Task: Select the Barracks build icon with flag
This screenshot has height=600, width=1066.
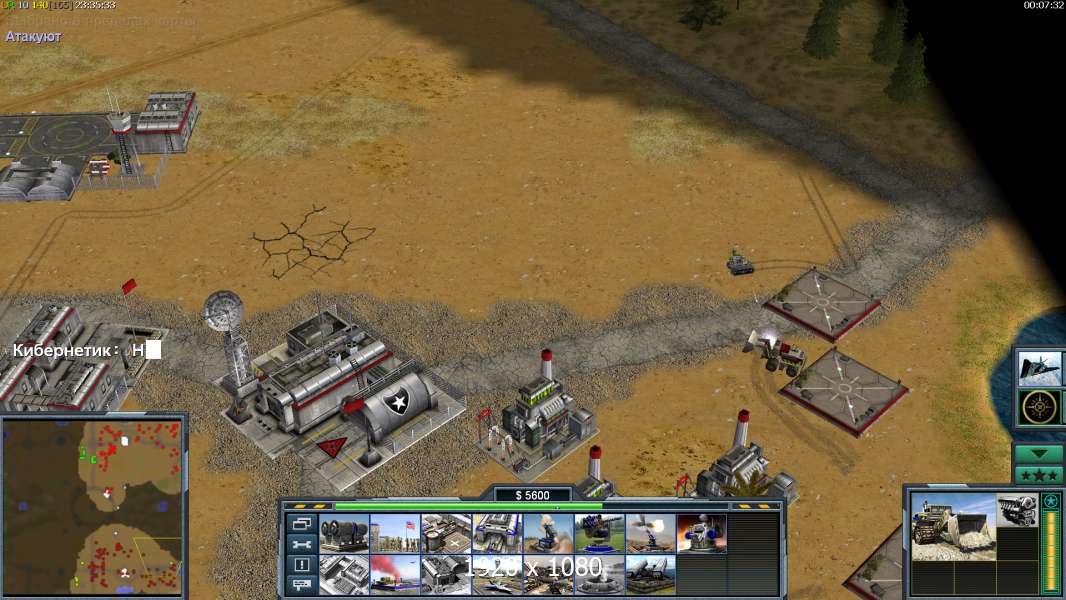Action: (395, 534)
